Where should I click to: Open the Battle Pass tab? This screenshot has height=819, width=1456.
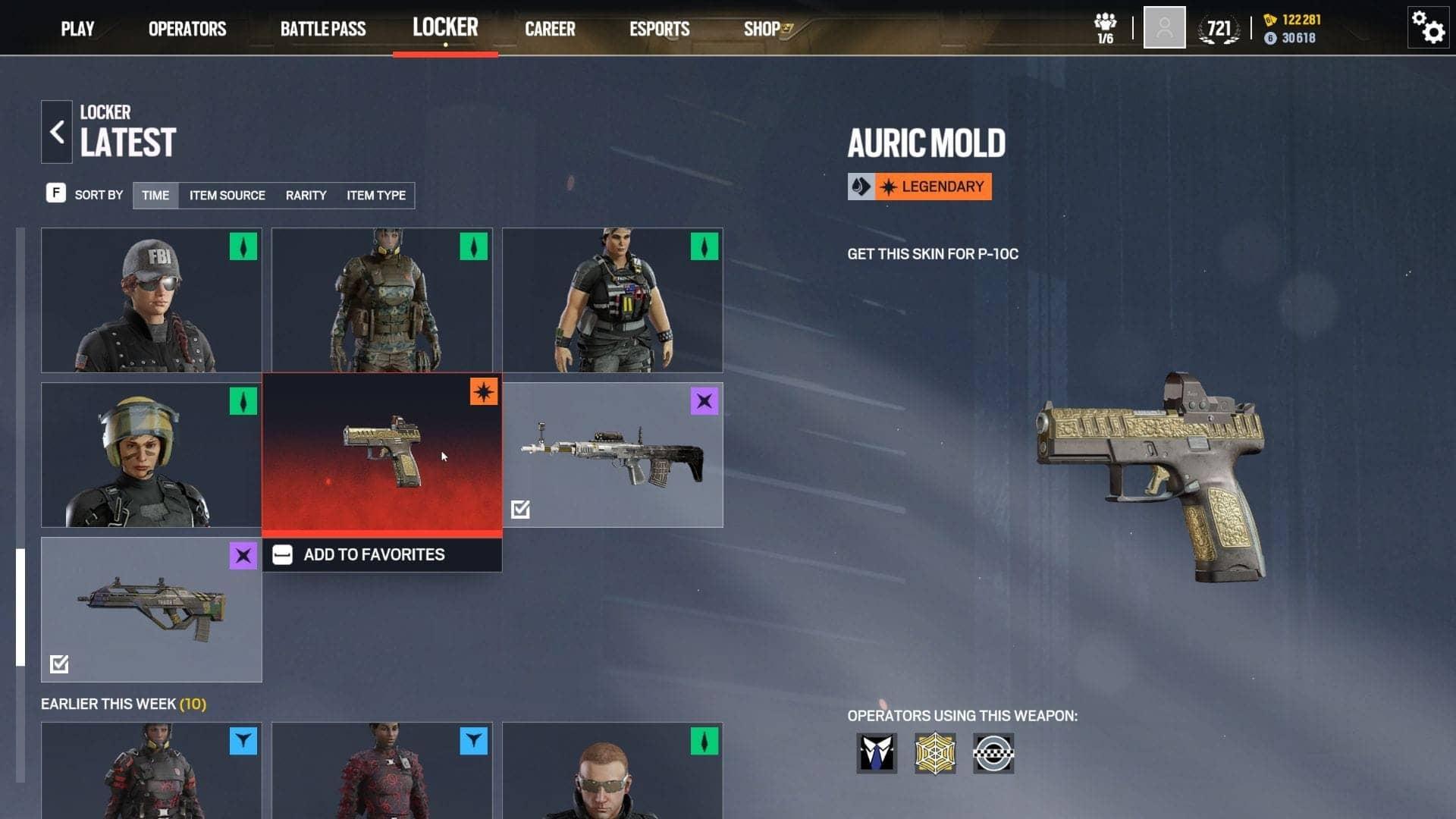coord(324,28)
